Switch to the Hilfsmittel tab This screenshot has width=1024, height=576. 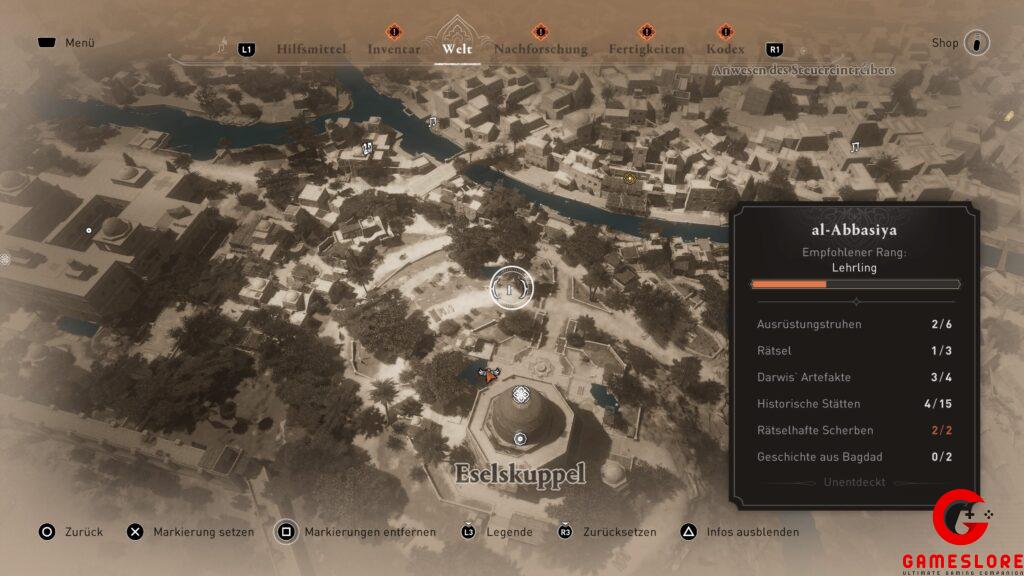pyautogui.click(x=311, y=49)
